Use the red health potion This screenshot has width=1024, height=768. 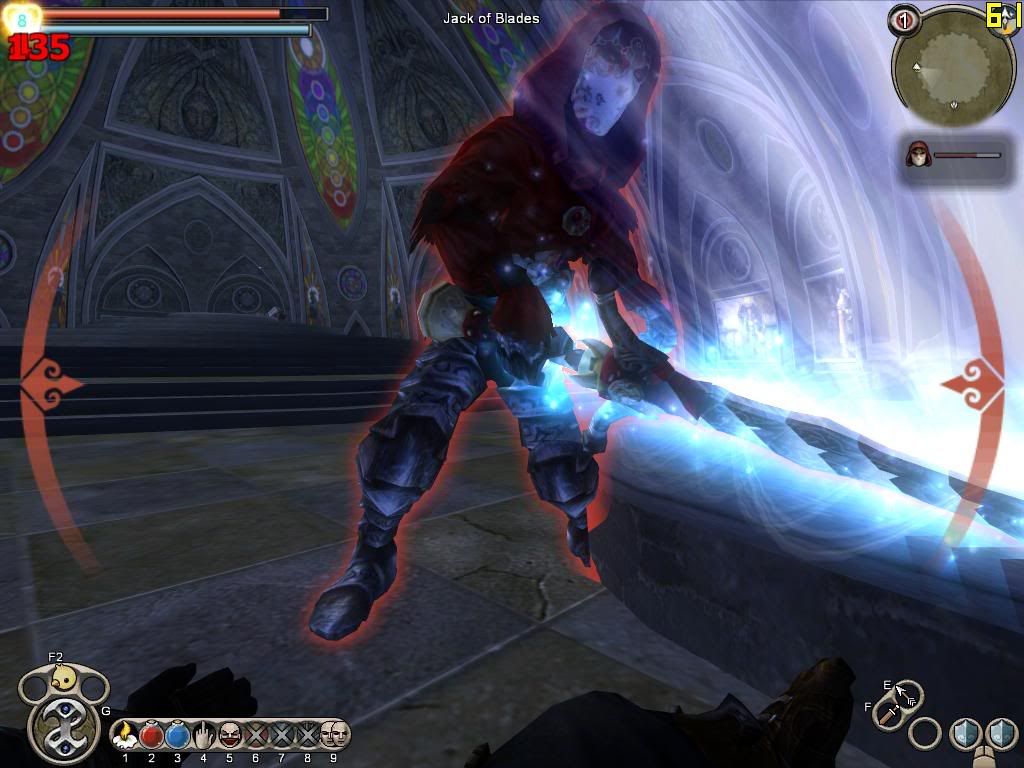152,735
